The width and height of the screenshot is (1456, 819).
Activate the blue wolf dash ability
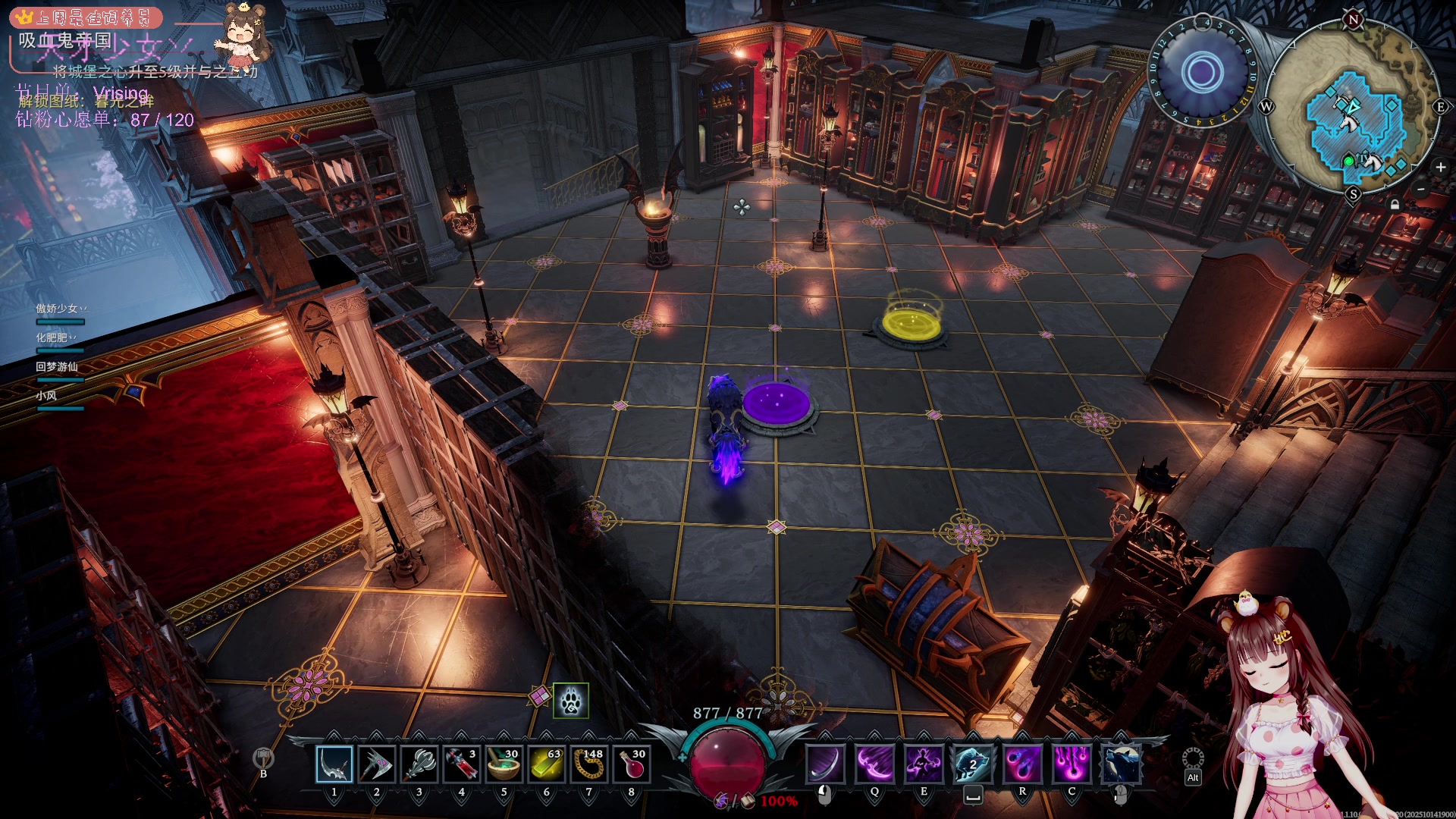coord(973,763)
